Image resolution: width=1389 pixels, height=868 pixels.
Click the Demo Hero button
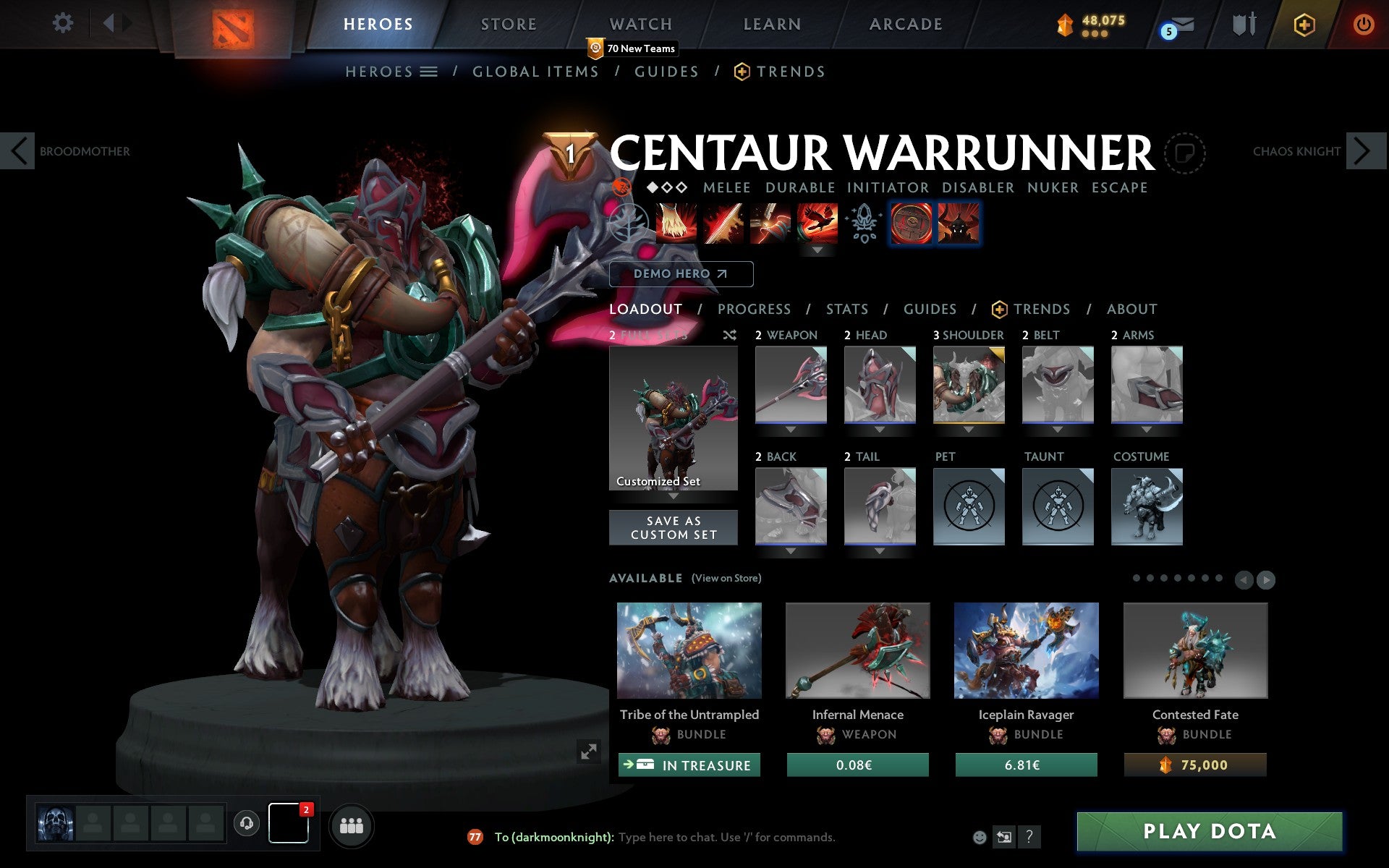click(680, 274)
